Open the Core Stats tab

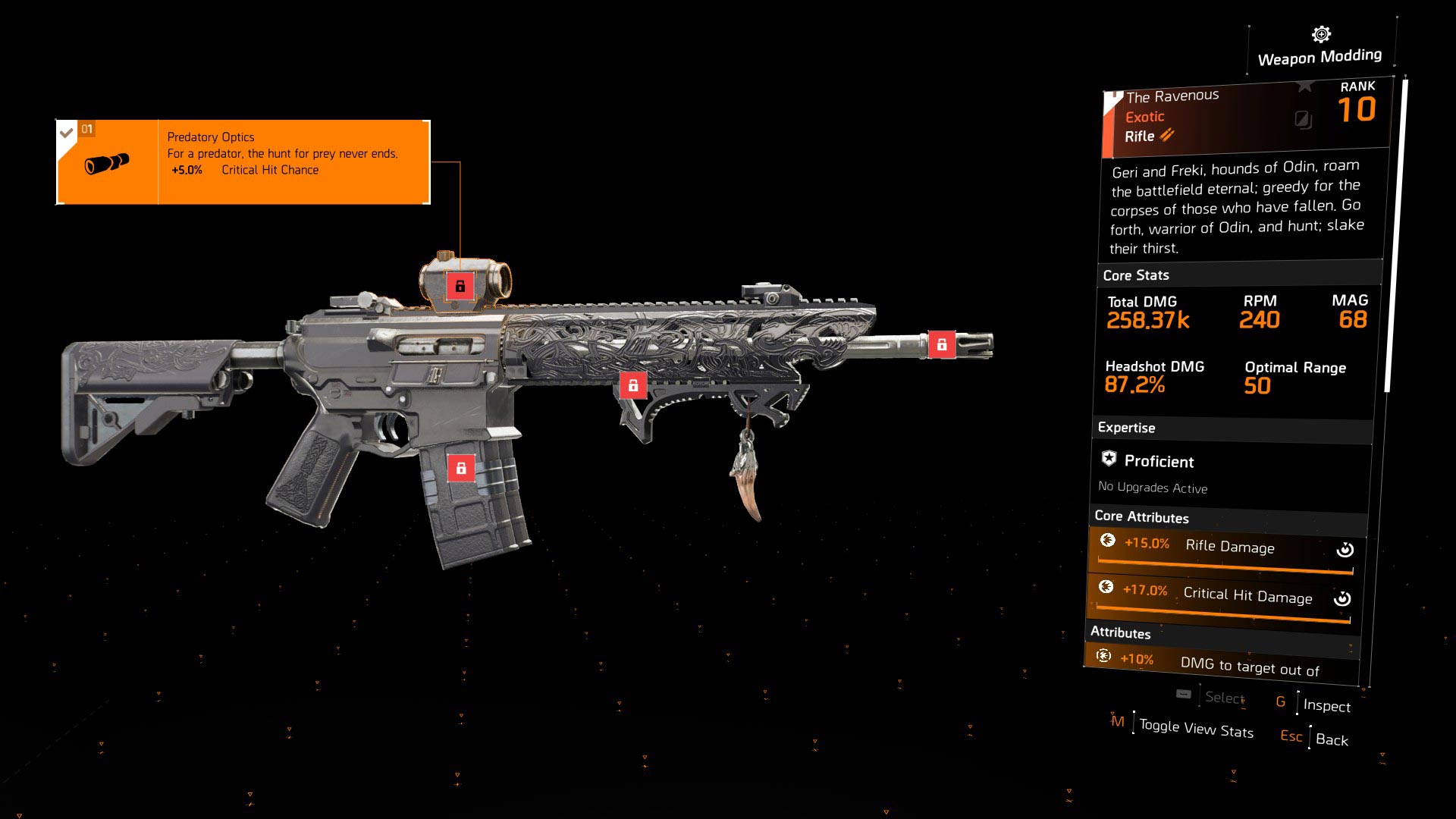[1135, 275]
